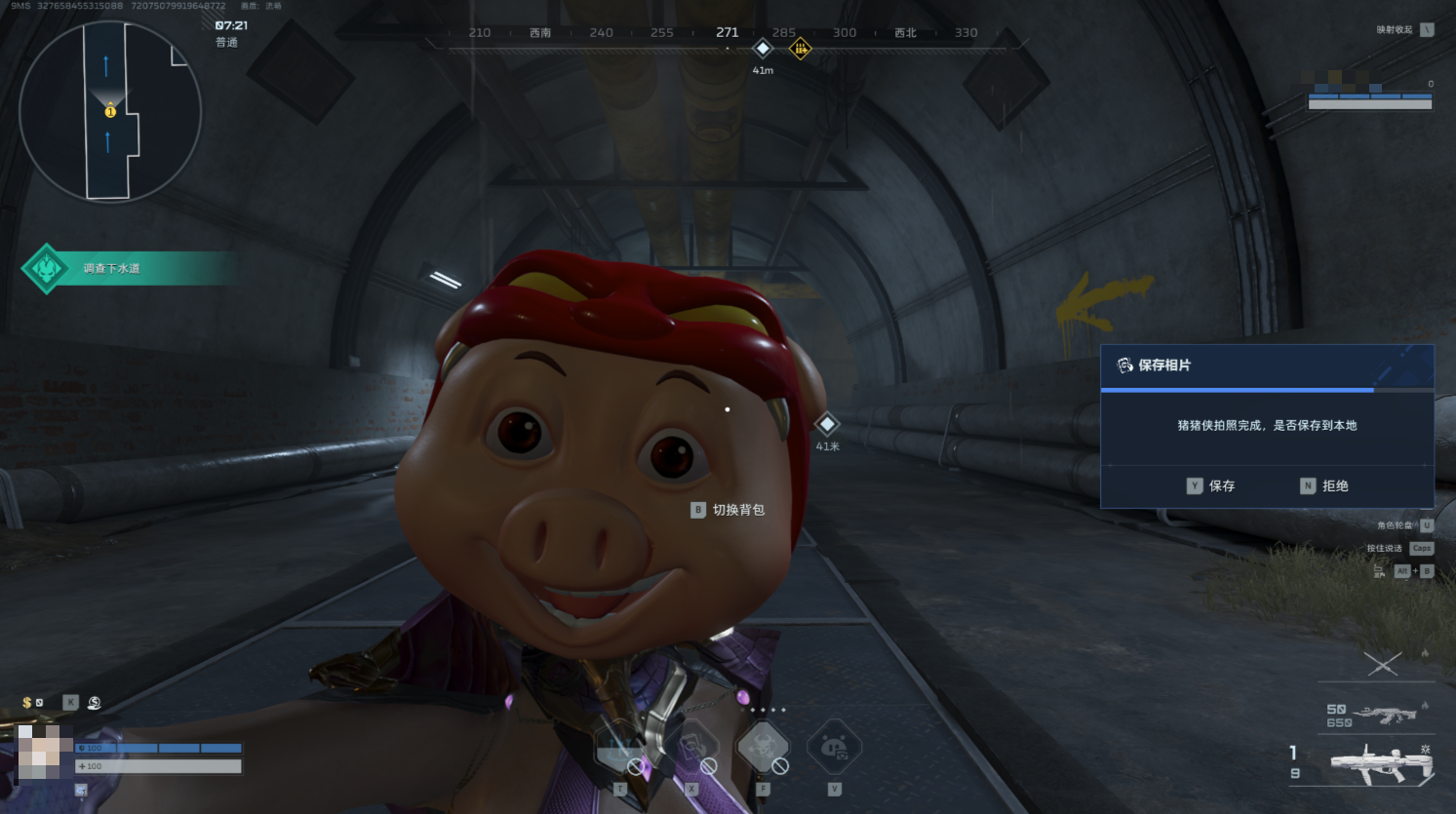Click the coin-in-hand money icon
The image size is (1456, 814).
95,703
